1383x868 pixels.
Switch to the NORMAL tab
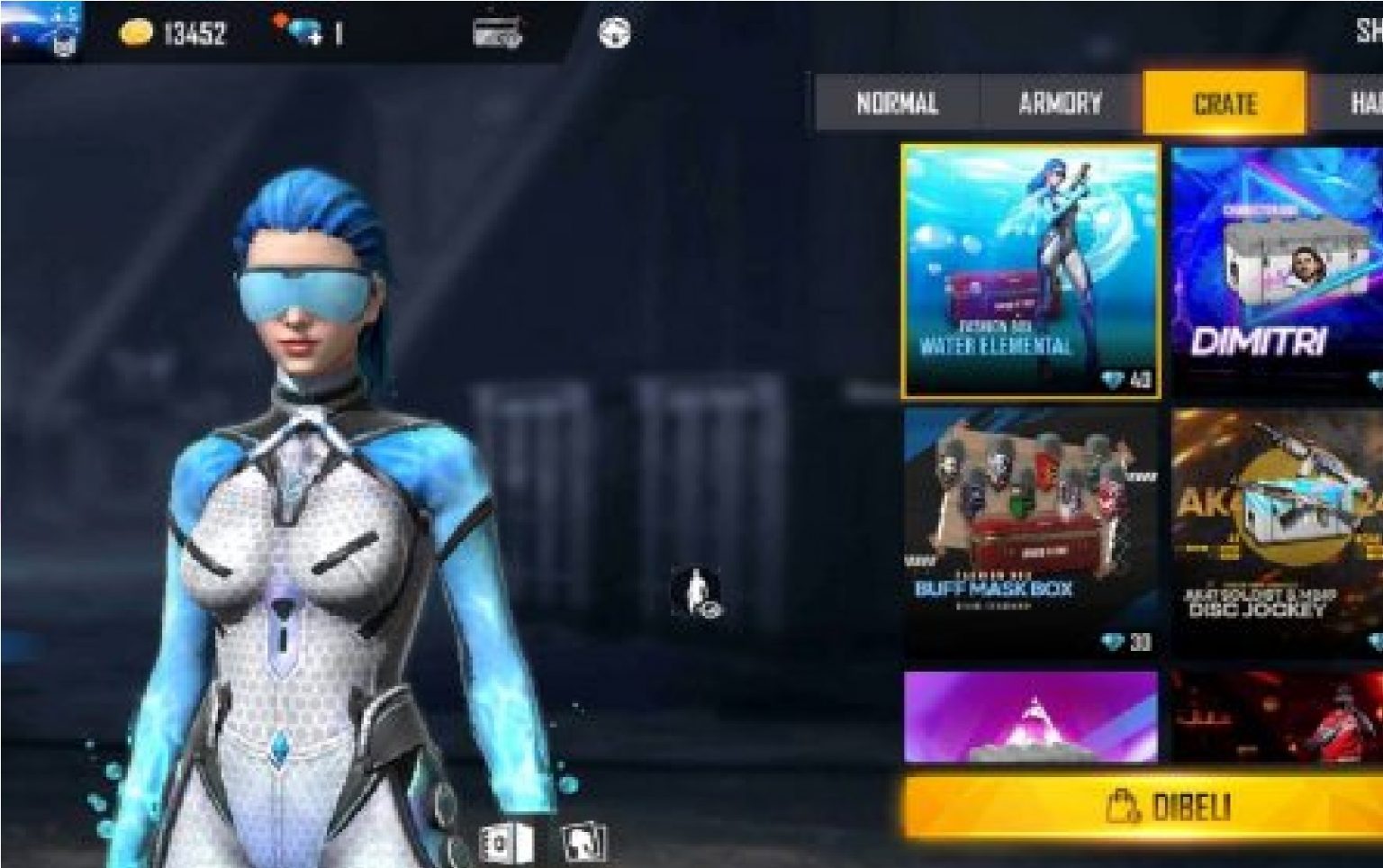[897, 102]
